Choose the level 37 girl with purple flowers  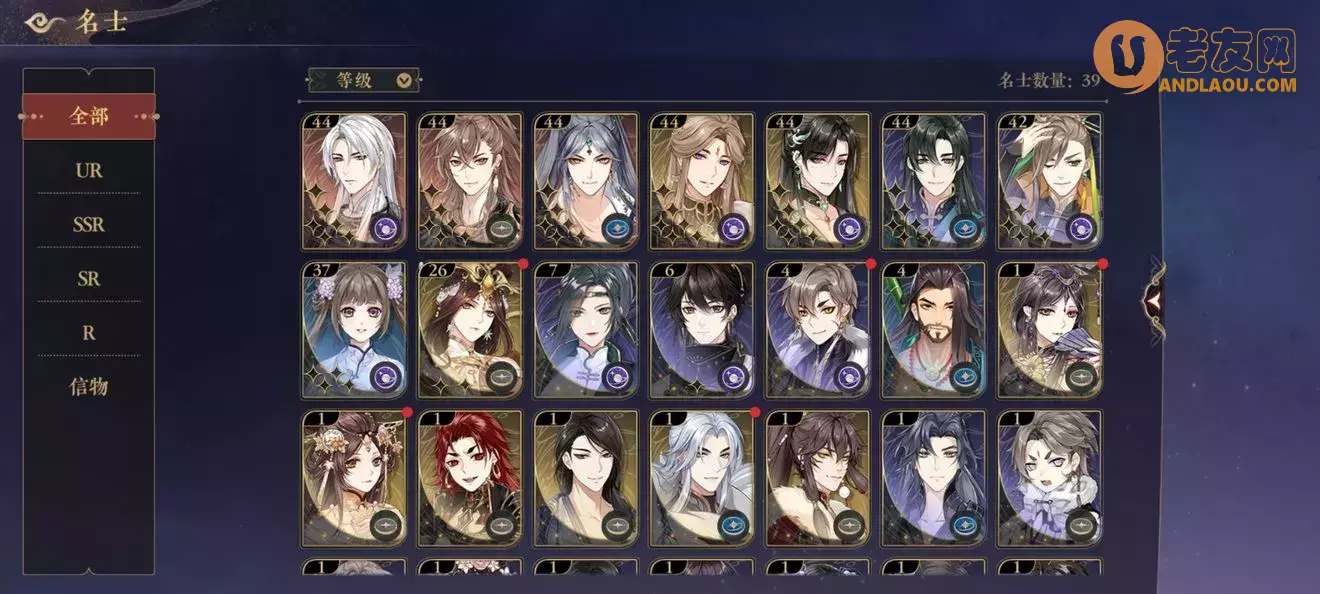[x=354, y=329]
